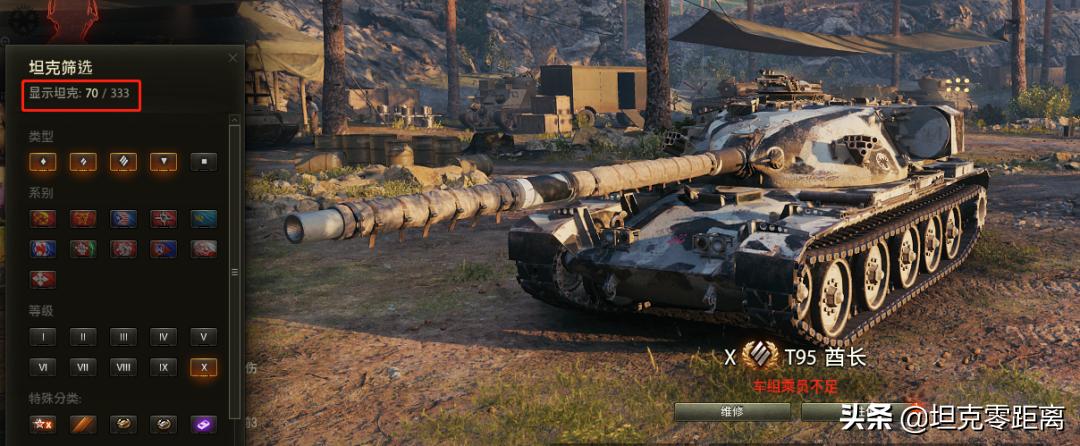Image resolution: width=1080 pixels, height=446 pixels.
Task: Toggle the heavy tank type filter
Action: [123, 161]
